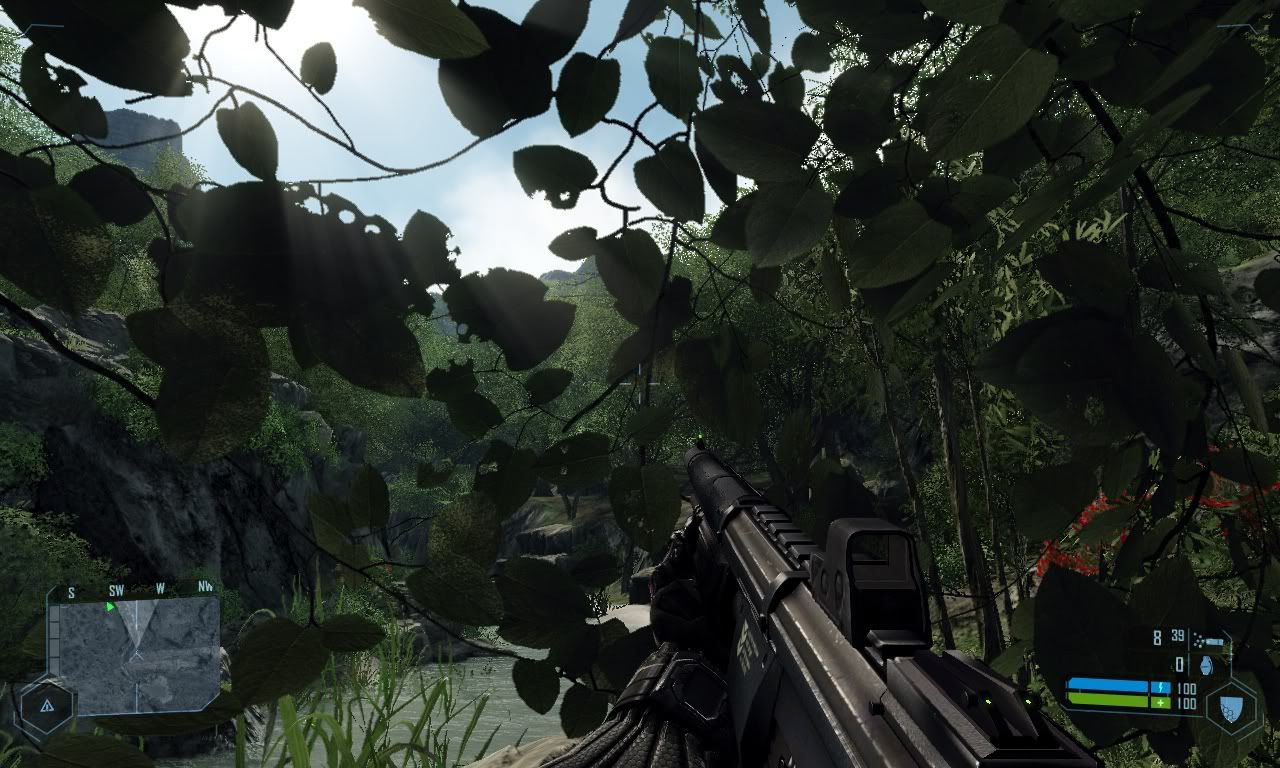1280x768 pixels.
Task: Click the grenade icon near the ammo display
Action: pyautogui.click(x=1206, y=665)
